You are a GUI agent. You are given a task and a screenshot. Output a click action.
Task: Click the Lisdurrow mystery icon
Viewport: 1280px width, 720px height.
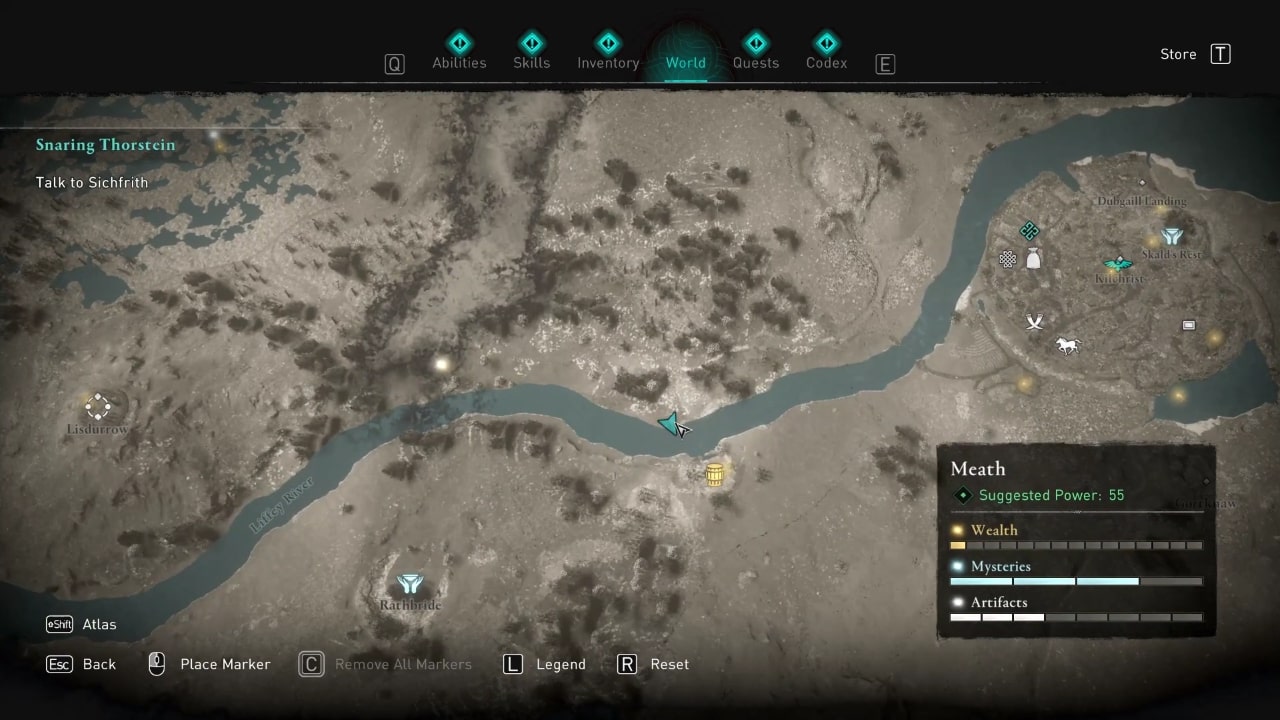point(97,407)
